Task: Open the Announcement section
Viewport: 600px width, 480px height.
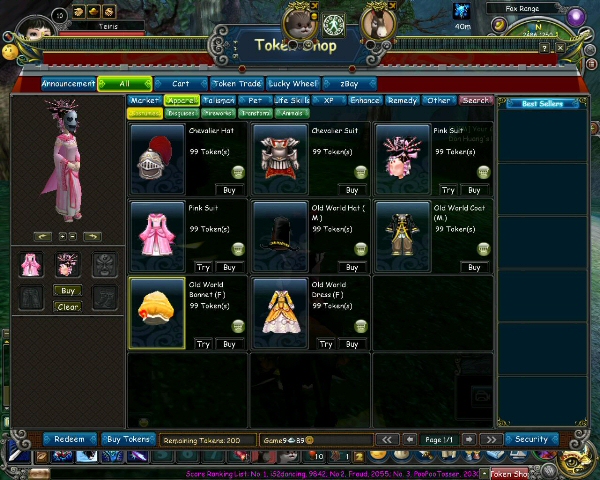Action: point(69,84)
